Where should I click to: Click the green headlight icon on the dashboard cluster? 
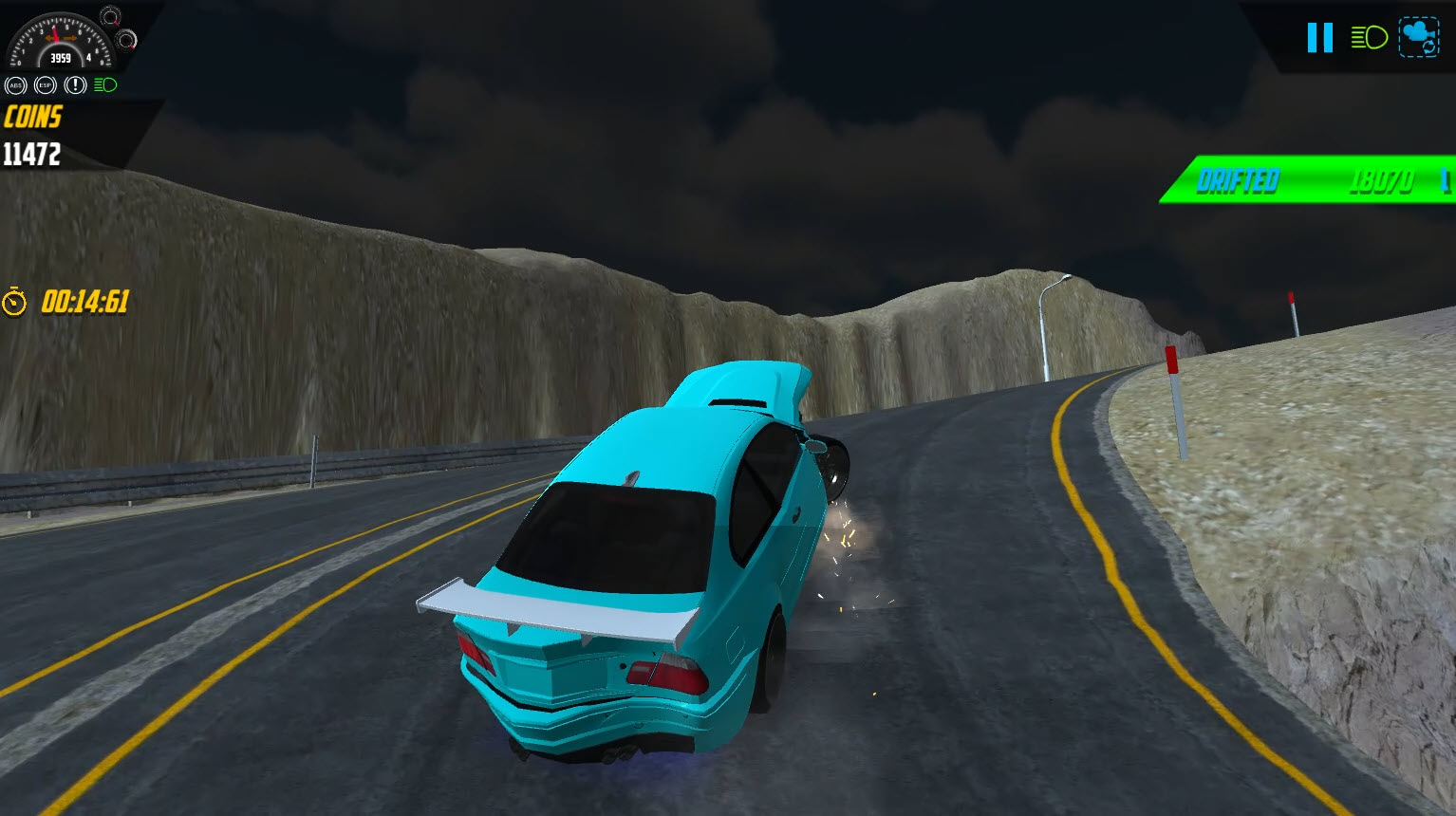pos(105,85)
